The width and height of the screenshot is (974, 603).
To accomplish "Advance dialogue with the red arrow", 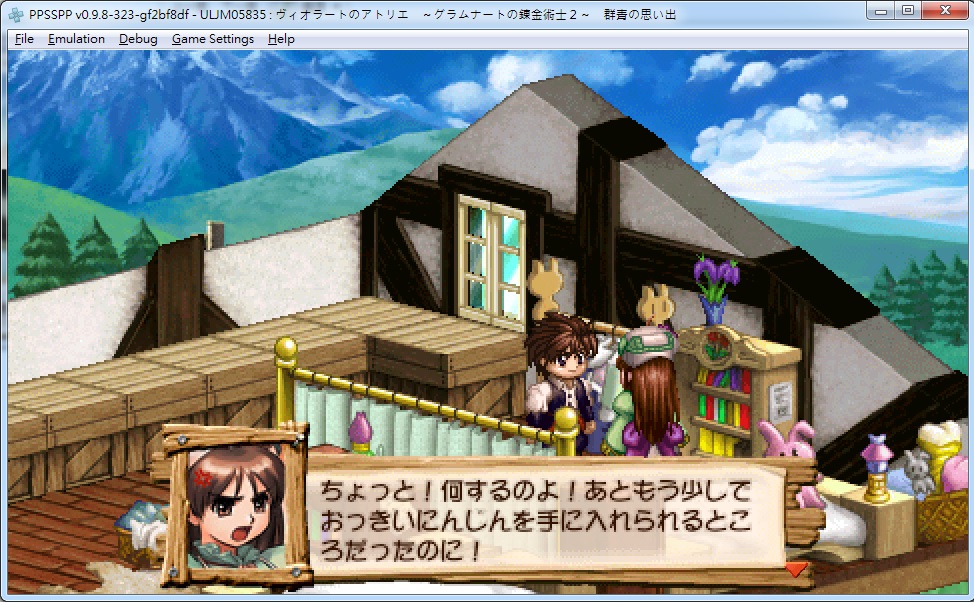I will point(796,569).
